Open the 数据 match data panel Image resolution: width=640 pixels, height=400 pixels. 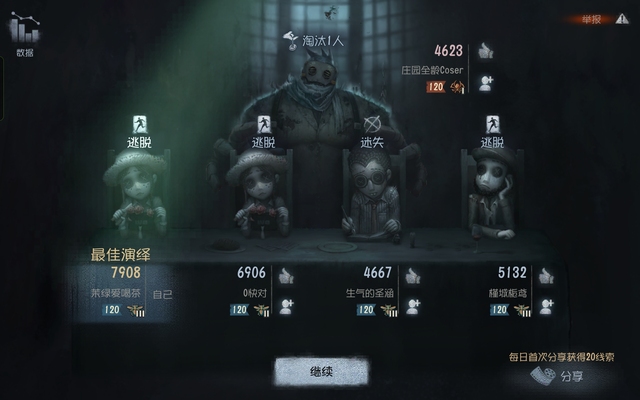click(x=25, y=35)
